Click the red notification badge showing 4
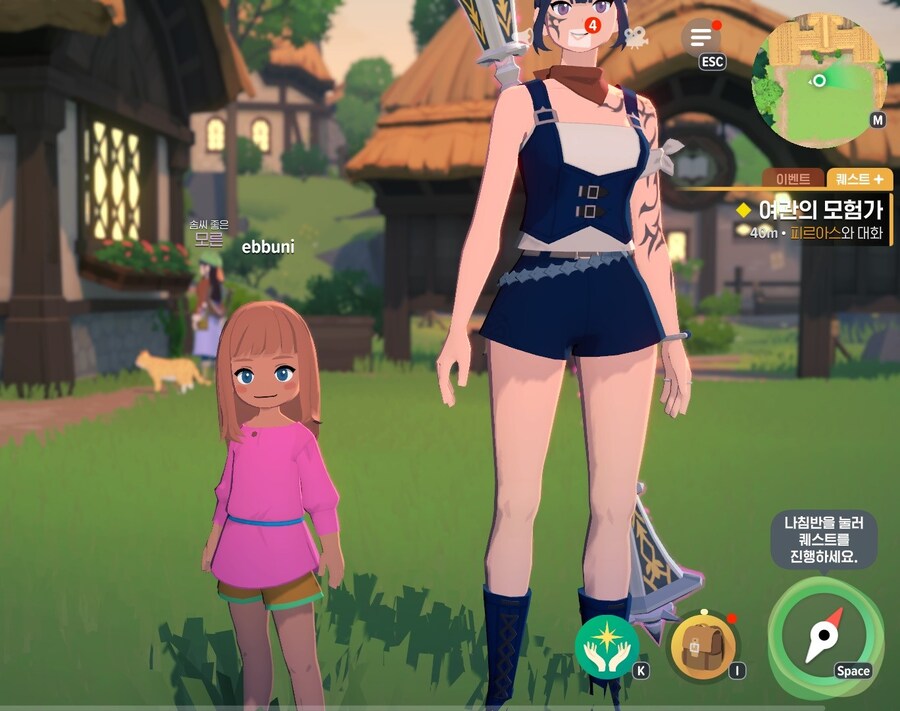Screen dimensions: 900x711 point(593,24)
